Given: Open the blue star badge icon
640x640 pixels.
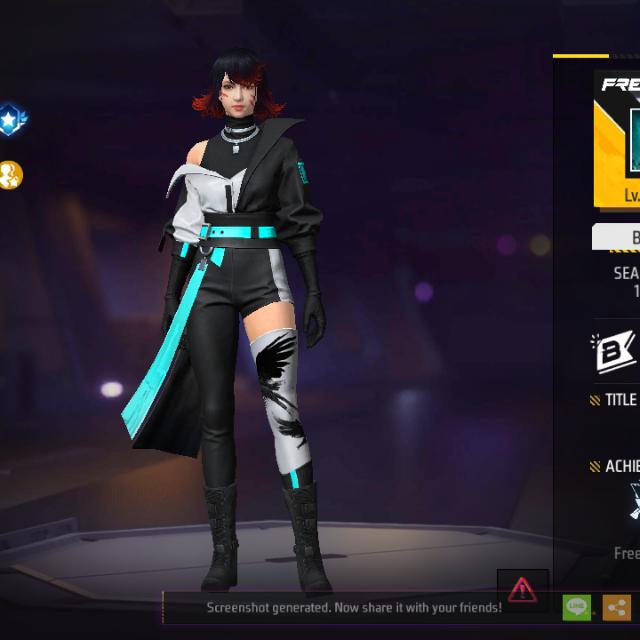Looking at the screenshot, I should (x=11, y=120).
